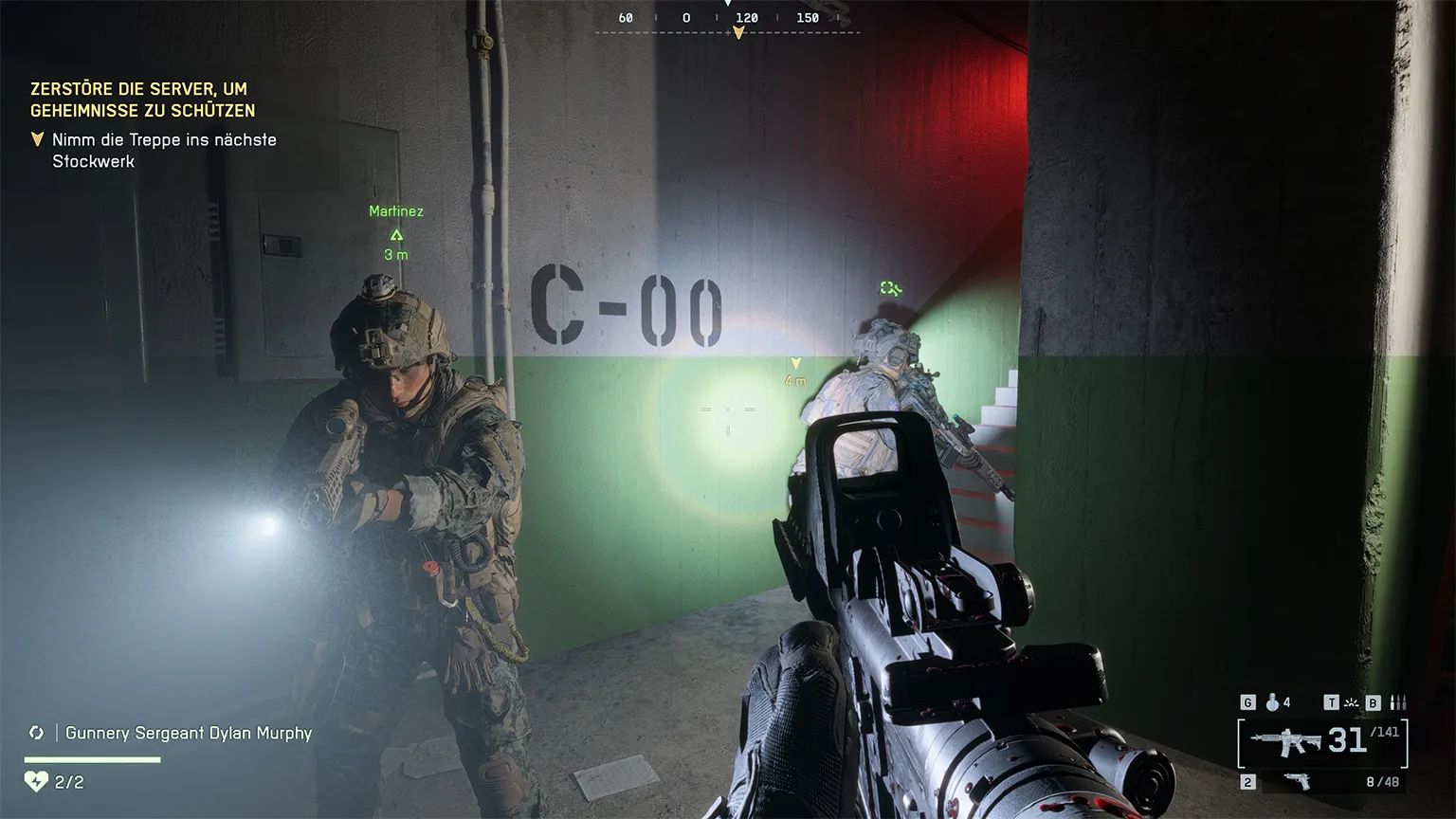The height and width of the screenshot is (819, 1456).
Task: Click the heart revive charges icon
Action: [x=36, y=782]
